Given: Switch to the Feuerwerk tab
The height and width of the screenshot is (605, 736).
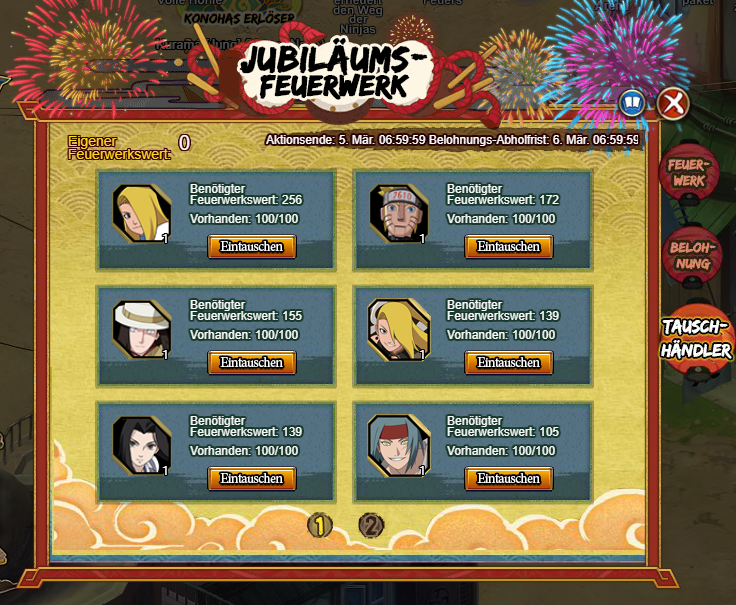Looking at the screenshot, I should point(687,172).
